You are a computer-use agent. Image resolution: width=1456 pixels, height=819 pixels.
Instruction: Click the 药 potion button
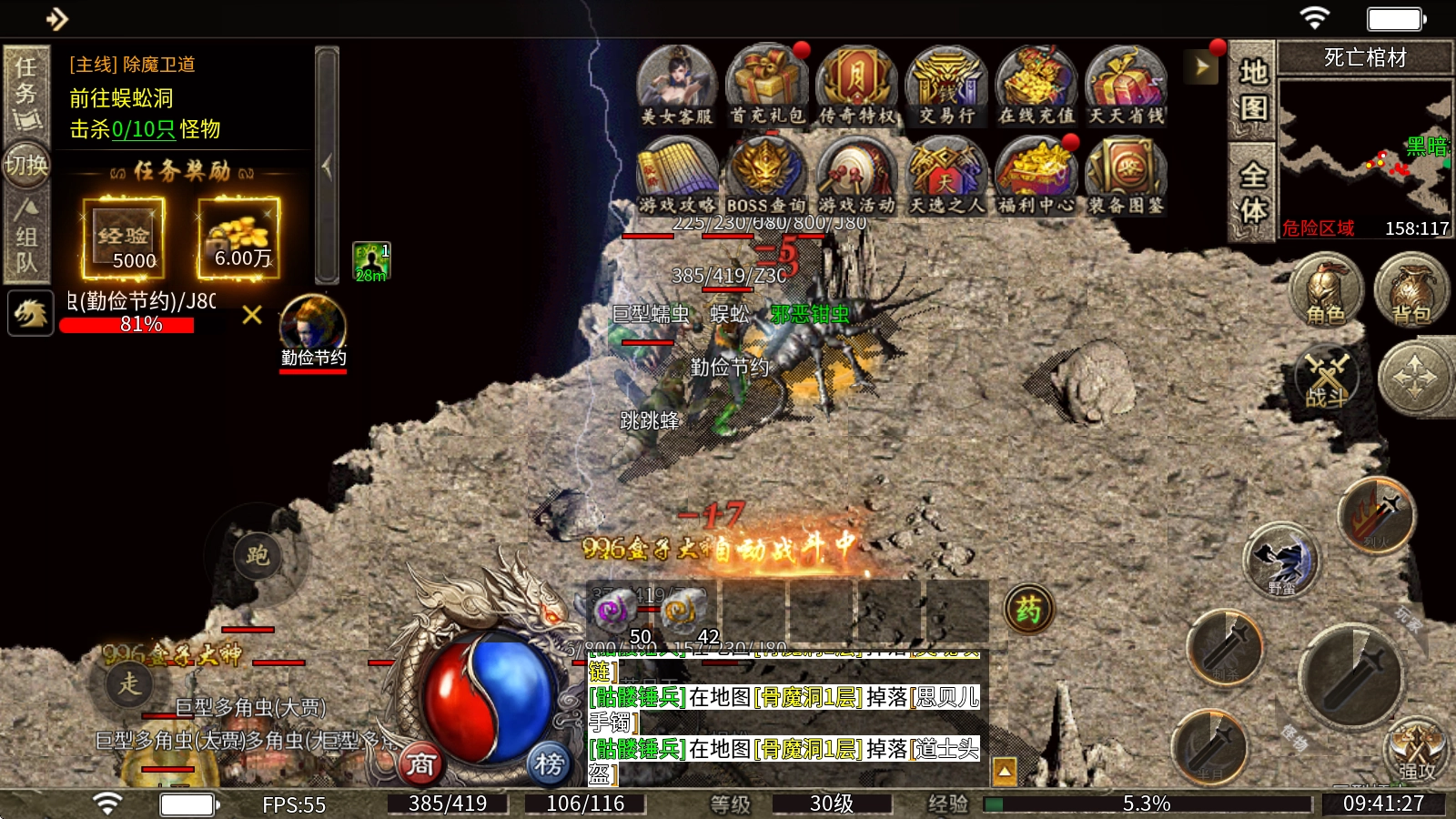click(x=1028, y=609)
